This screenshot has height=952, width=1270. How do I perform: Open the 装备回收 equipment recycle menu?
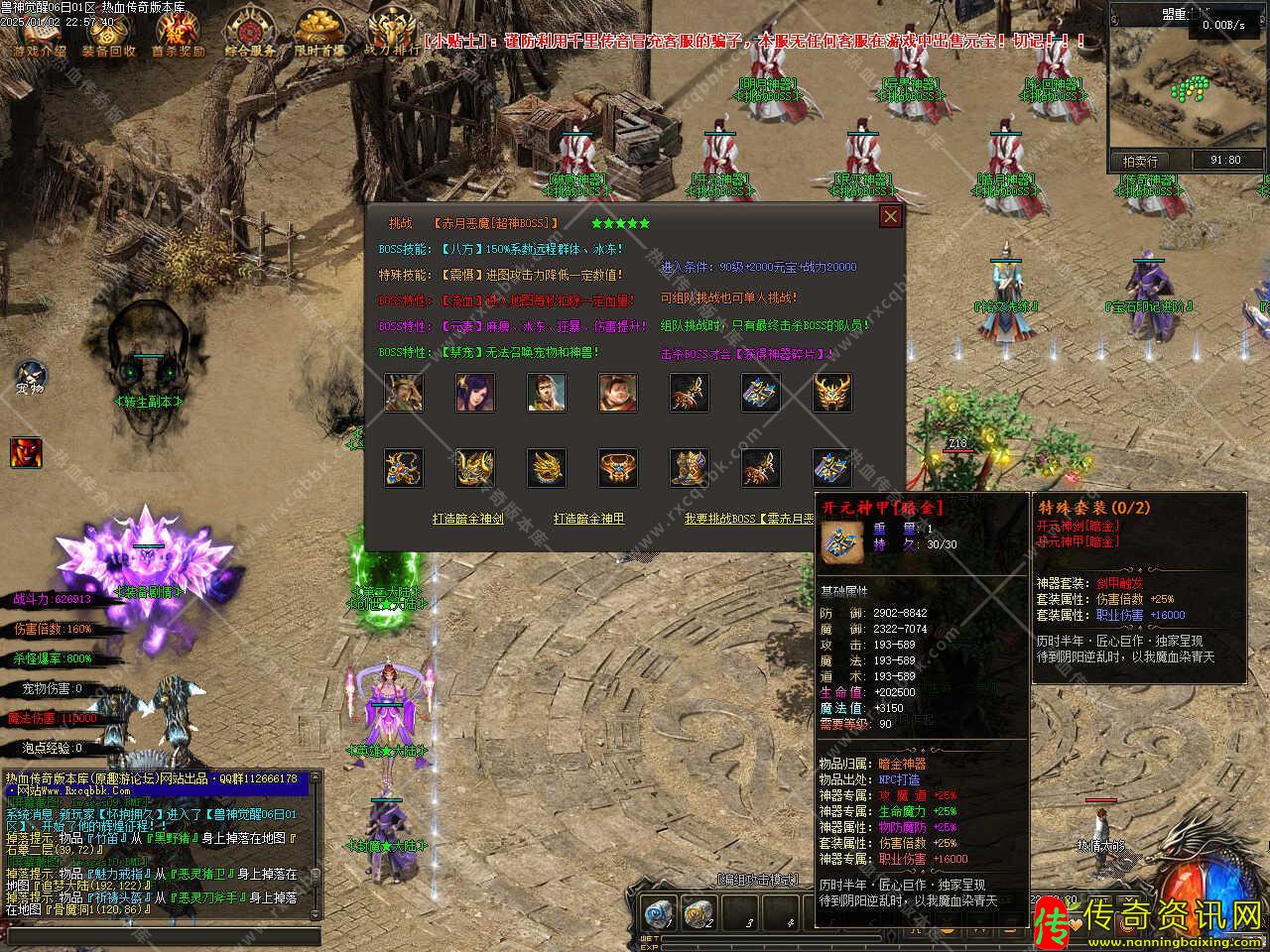[109, 36]
